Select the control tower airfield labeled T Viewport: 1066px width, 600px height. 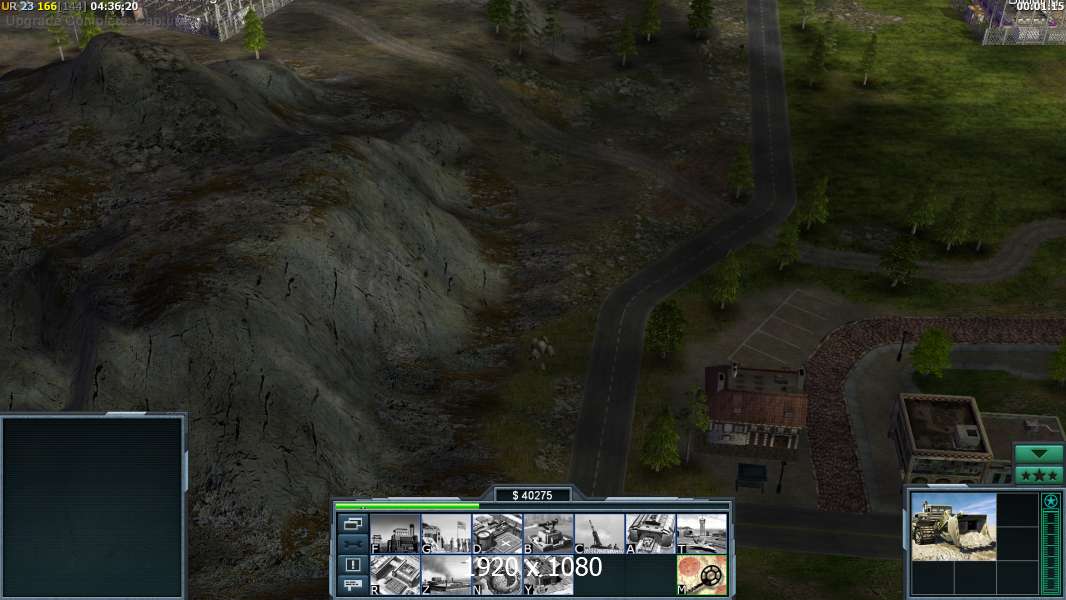point(701,533)
